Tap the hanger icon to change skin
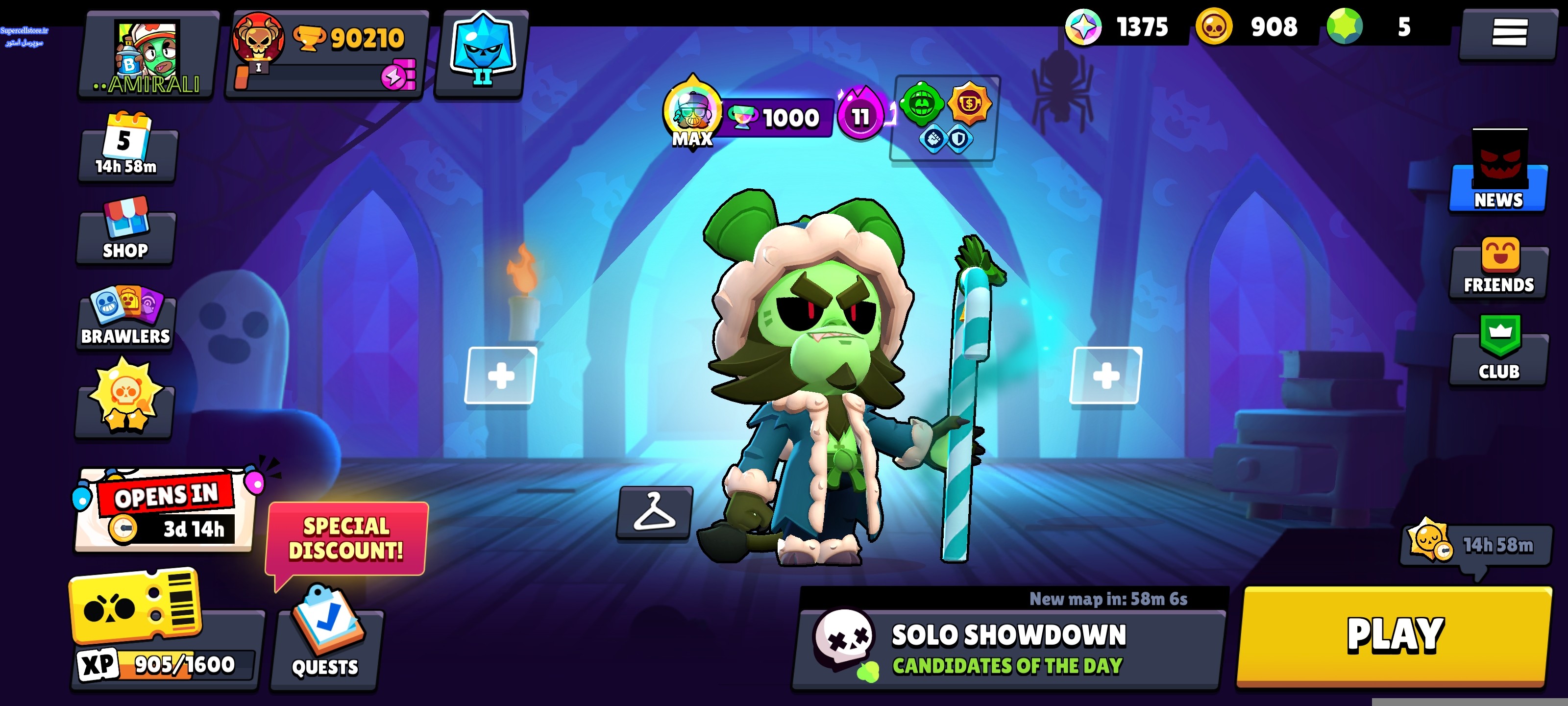1568x706 pixels. [x=654, y=513]
